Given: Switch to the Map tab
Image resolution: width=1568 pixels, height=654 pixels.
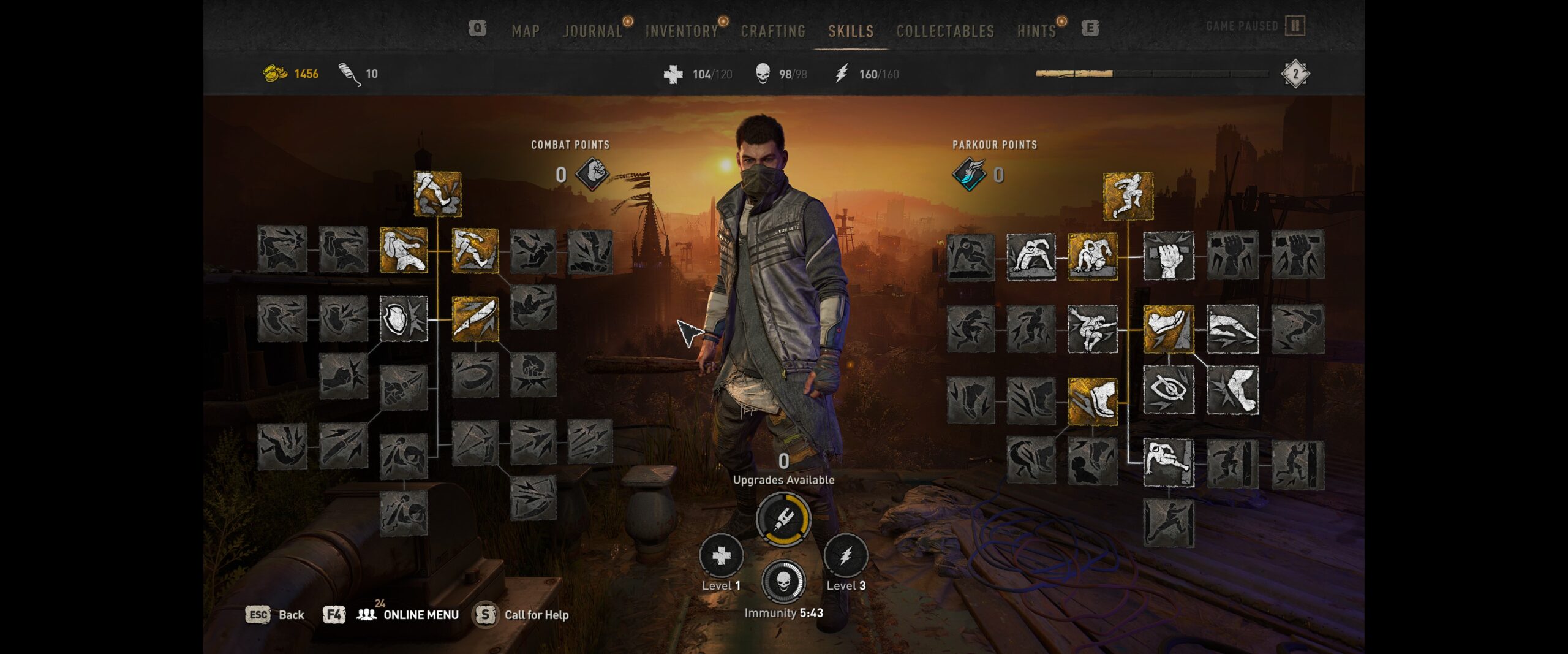Looking at the screenshot, I should (526, 31).
